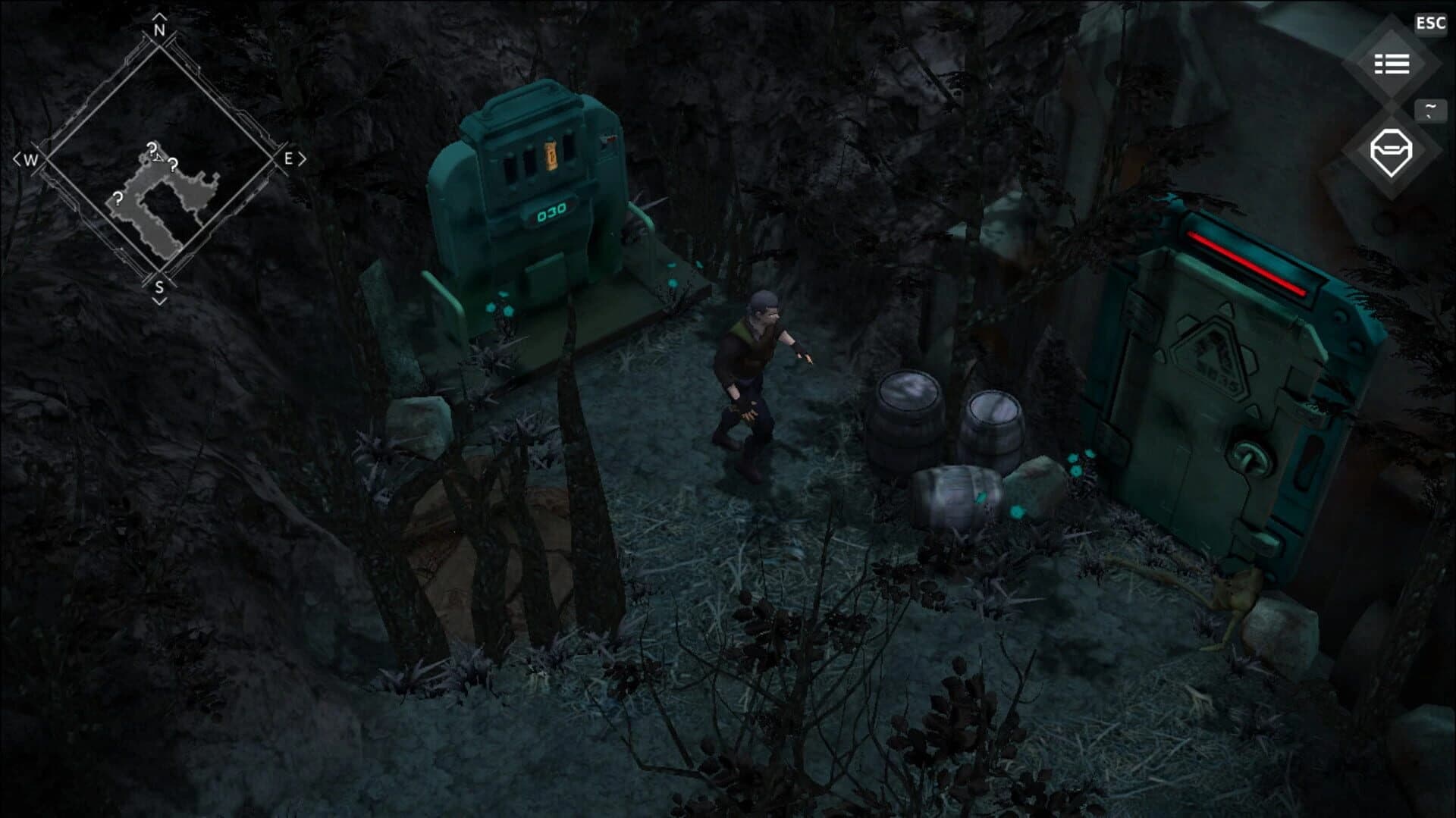Click the southern question mark on the map
The width and height of the screenshot is (1456, 818).
click(x=118, y=199)
